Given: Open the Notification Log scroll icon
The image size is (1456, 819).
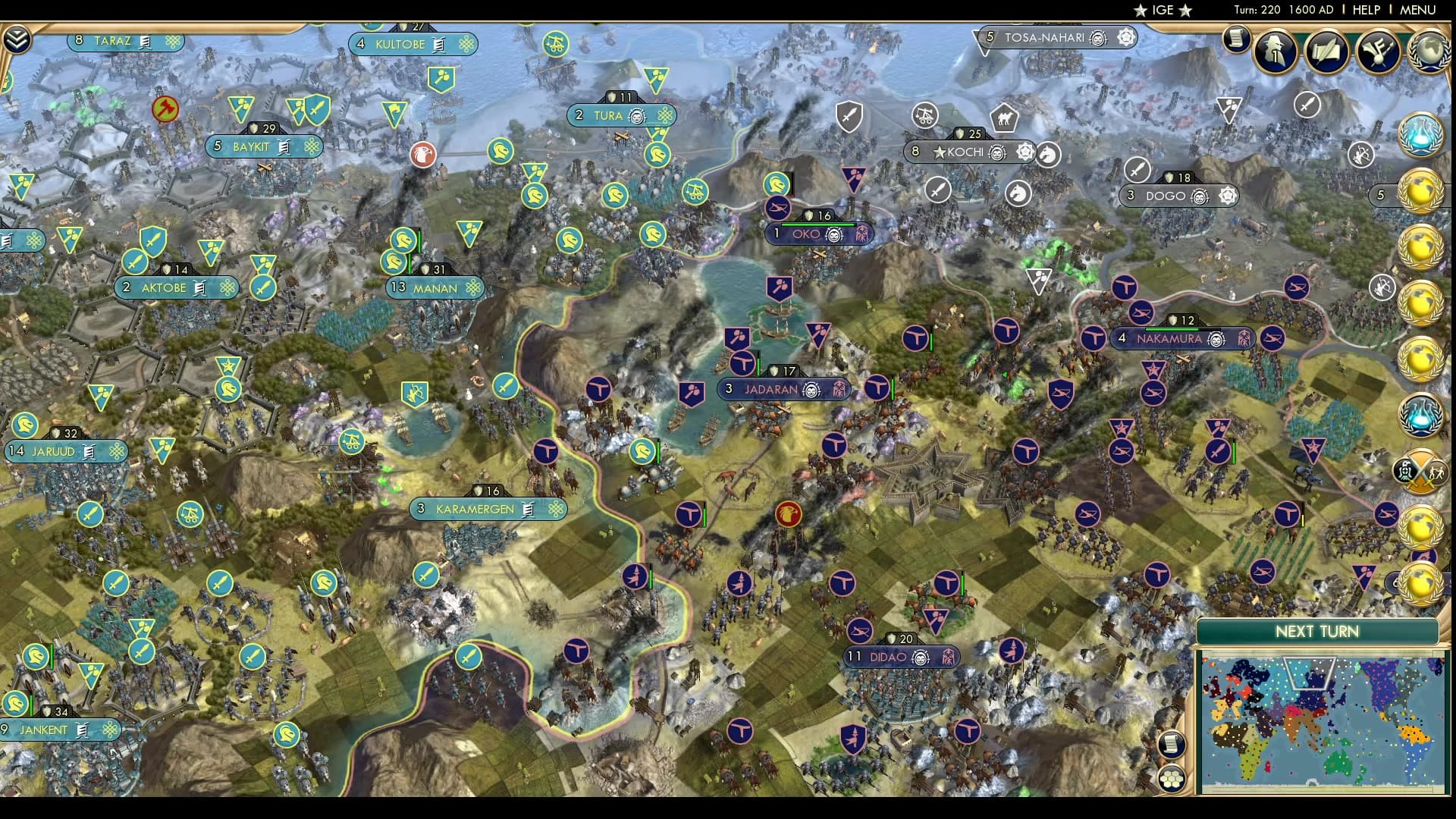Looking at the screenshot, I should [1238, 38].
